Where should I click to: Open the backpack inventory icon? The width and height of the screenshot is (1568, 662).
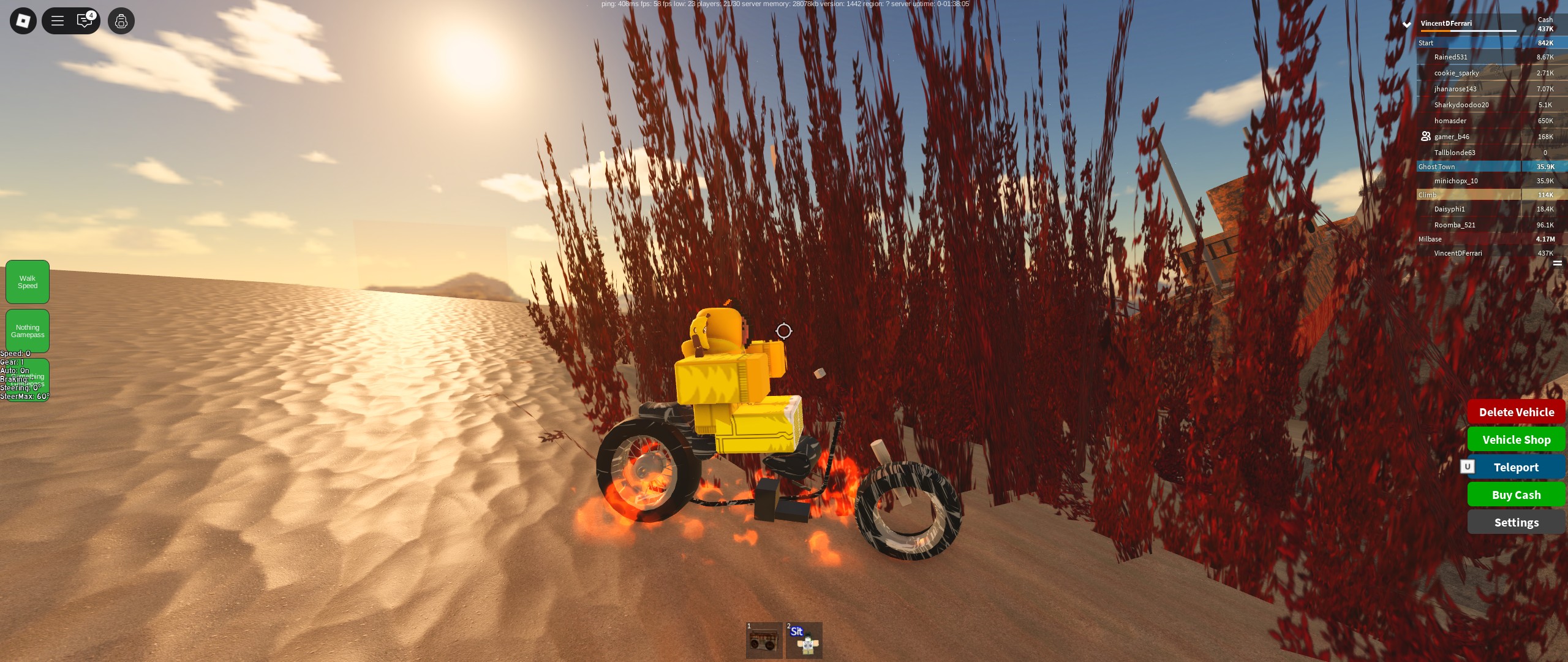tap(121, 21)
